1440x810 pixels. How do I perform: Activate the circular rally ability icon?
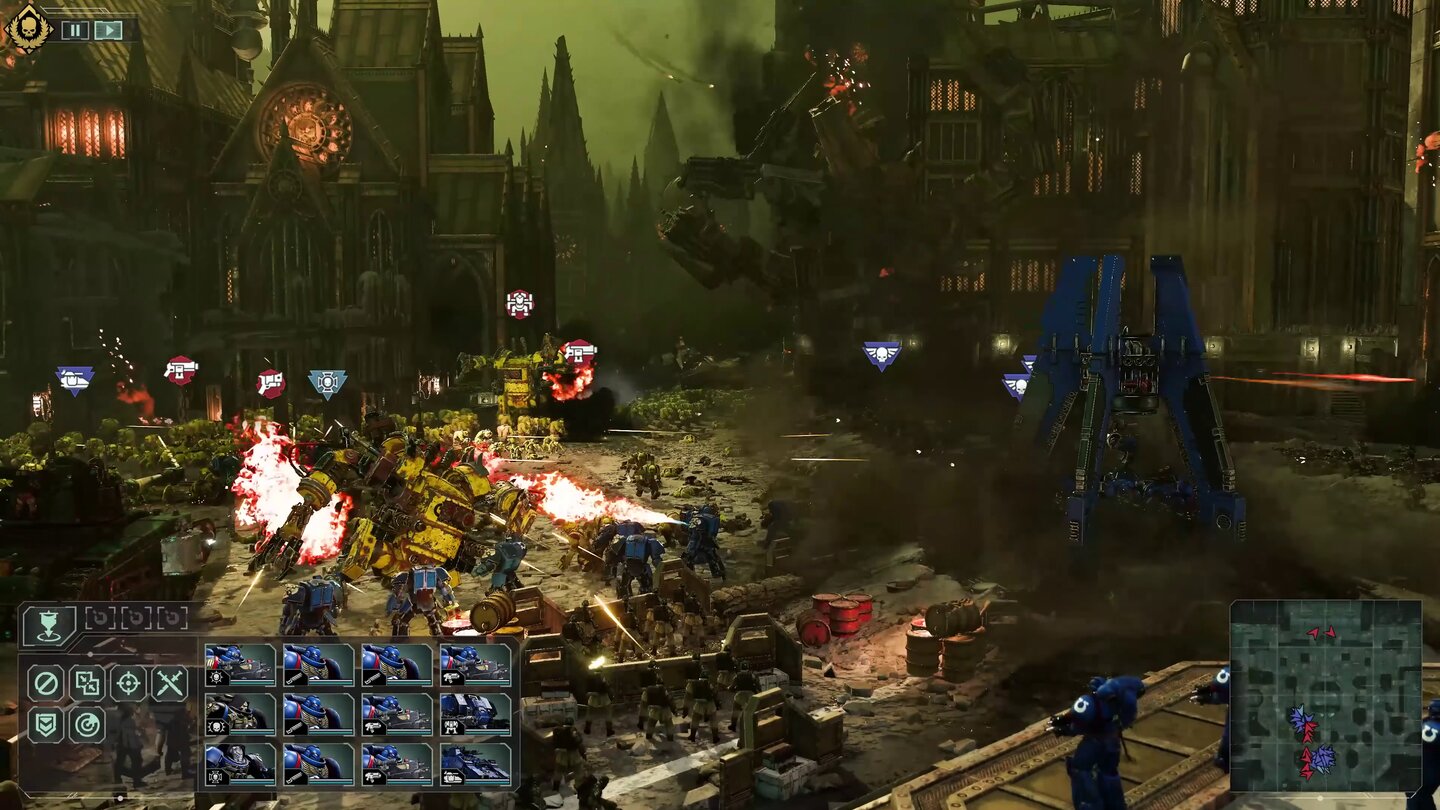point(86,723)
